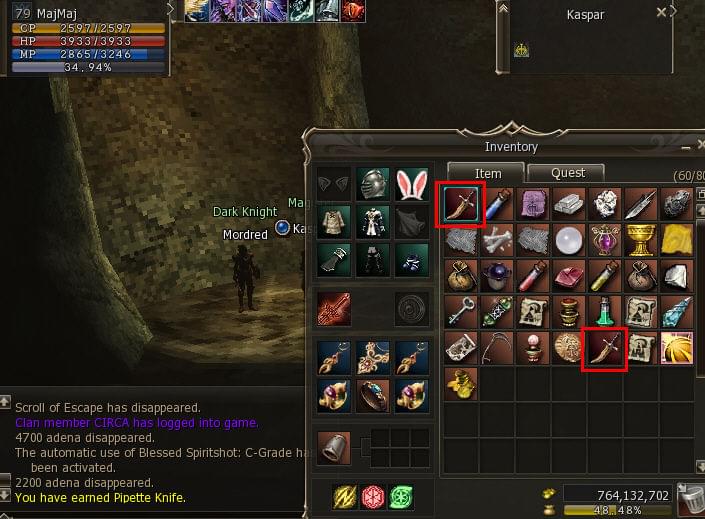Select the equipped red weapon slot

pos(335,310)
